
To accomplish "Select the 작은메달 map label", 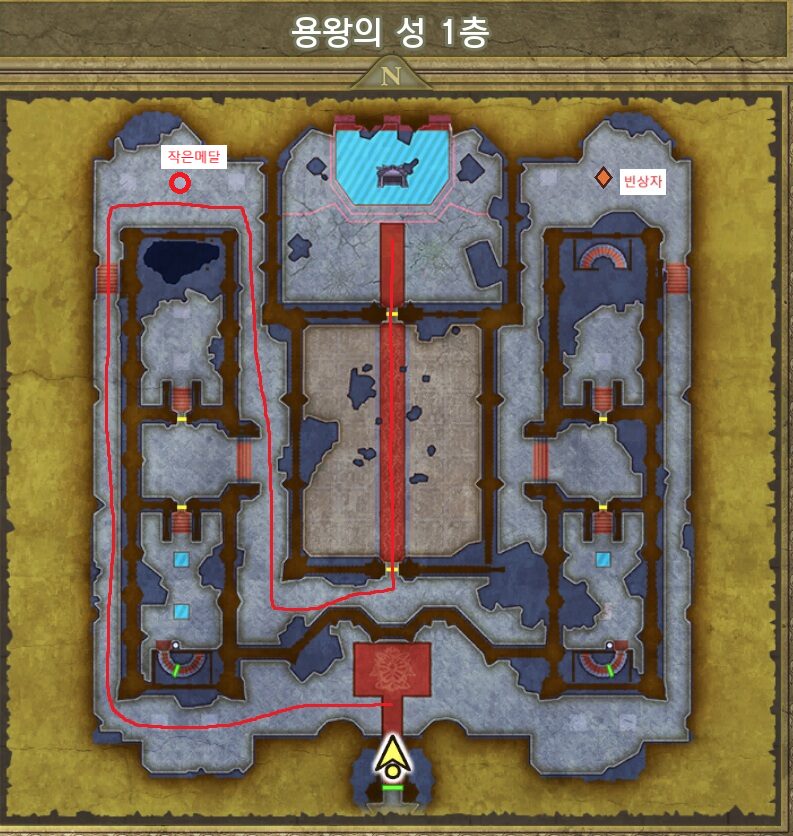I will (x=195, y=156).
